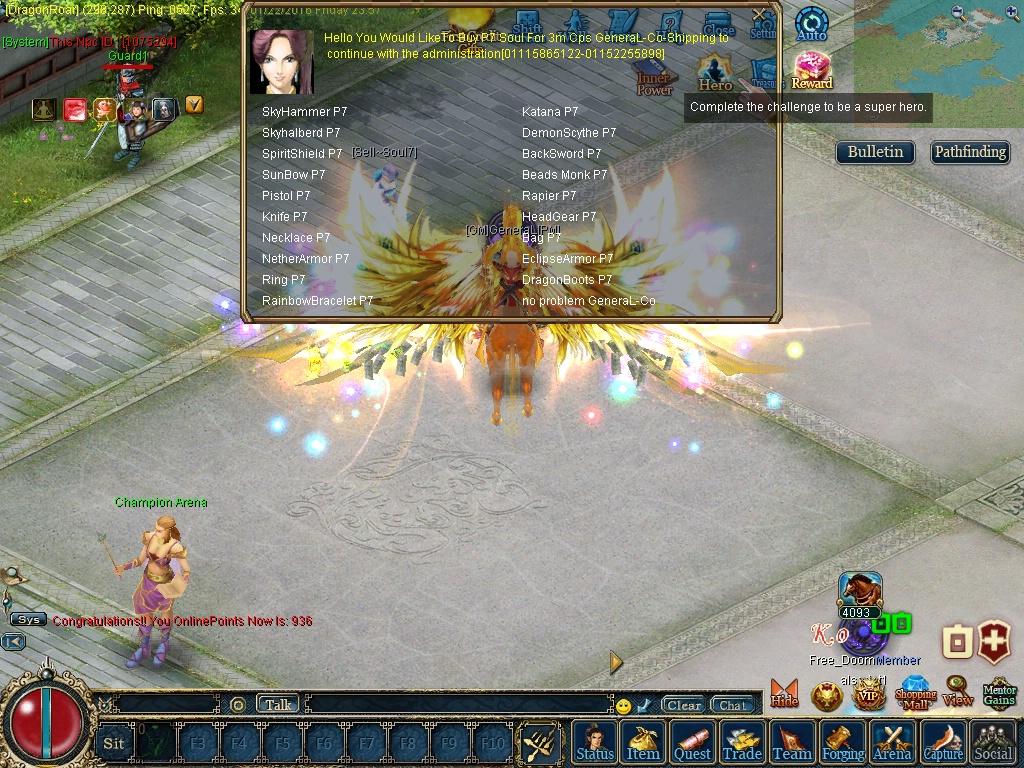The width and height of the screenshot is (1024, 768).
Task: Open the Mentor Gains icon
Action: point(999,693)
